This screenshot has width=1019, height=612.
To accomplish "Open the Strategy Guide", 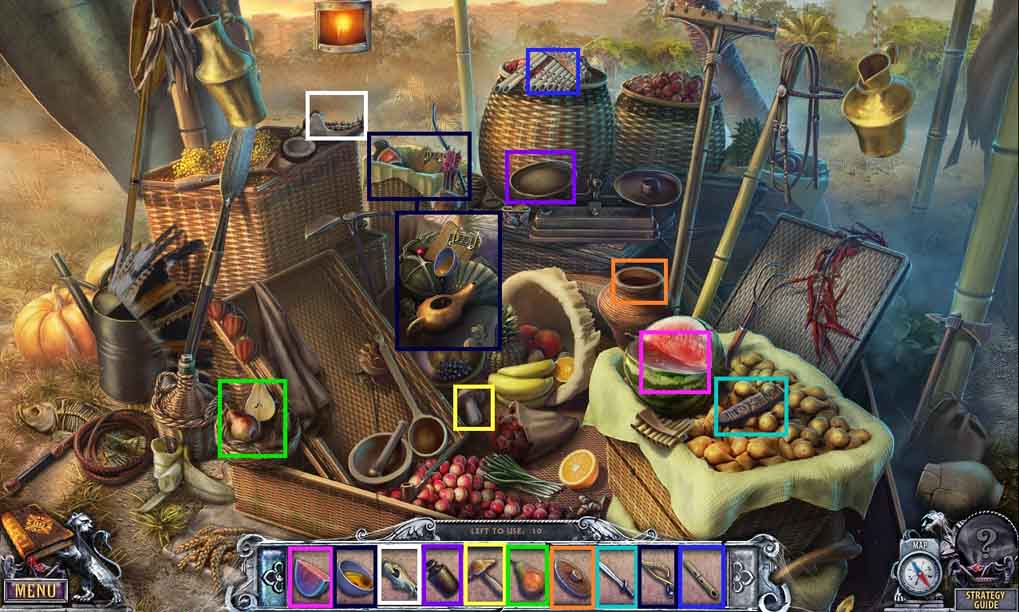I will [984, 599].
